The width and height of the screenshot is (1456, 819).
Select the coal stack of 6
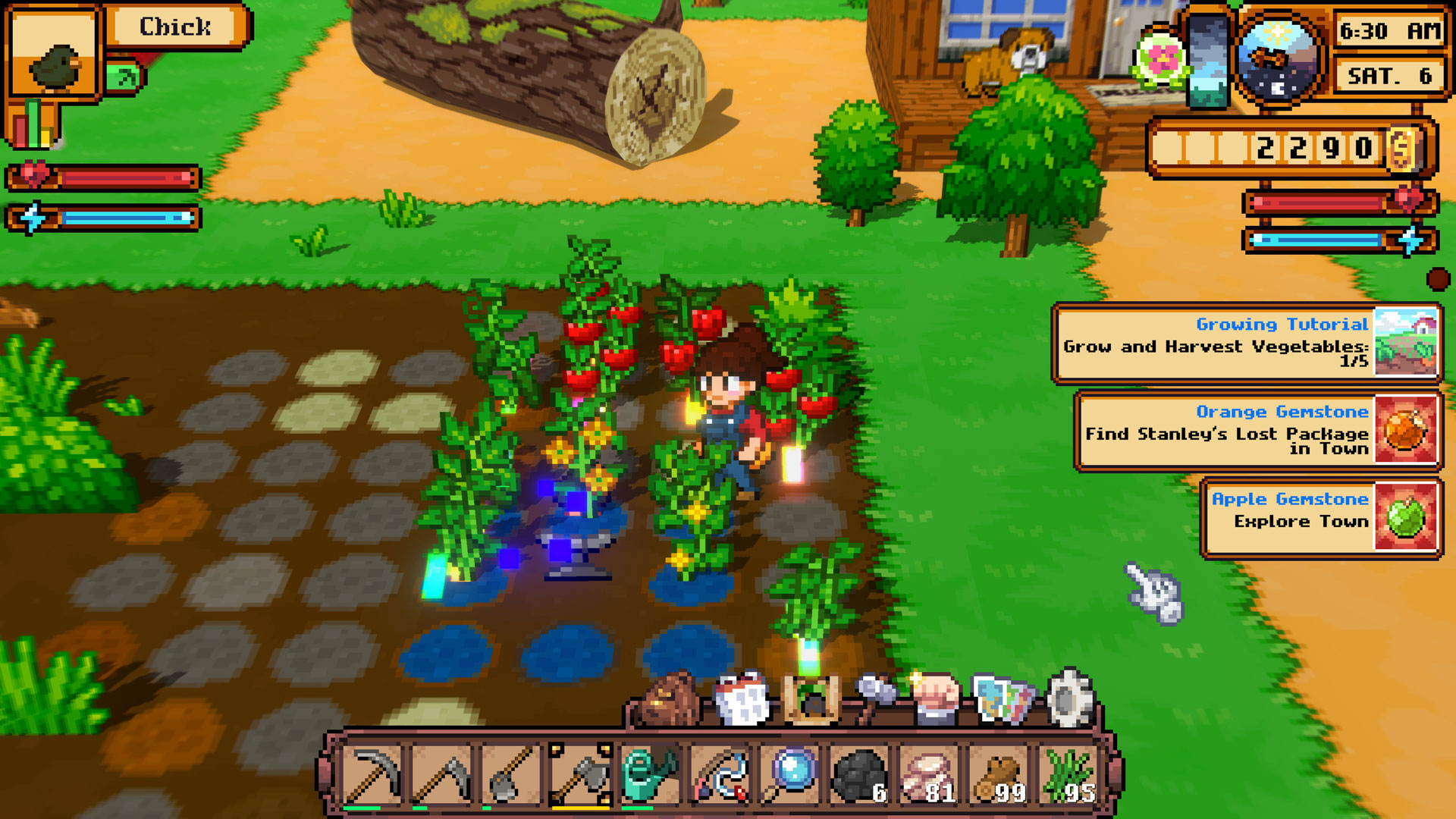[859, 775]
